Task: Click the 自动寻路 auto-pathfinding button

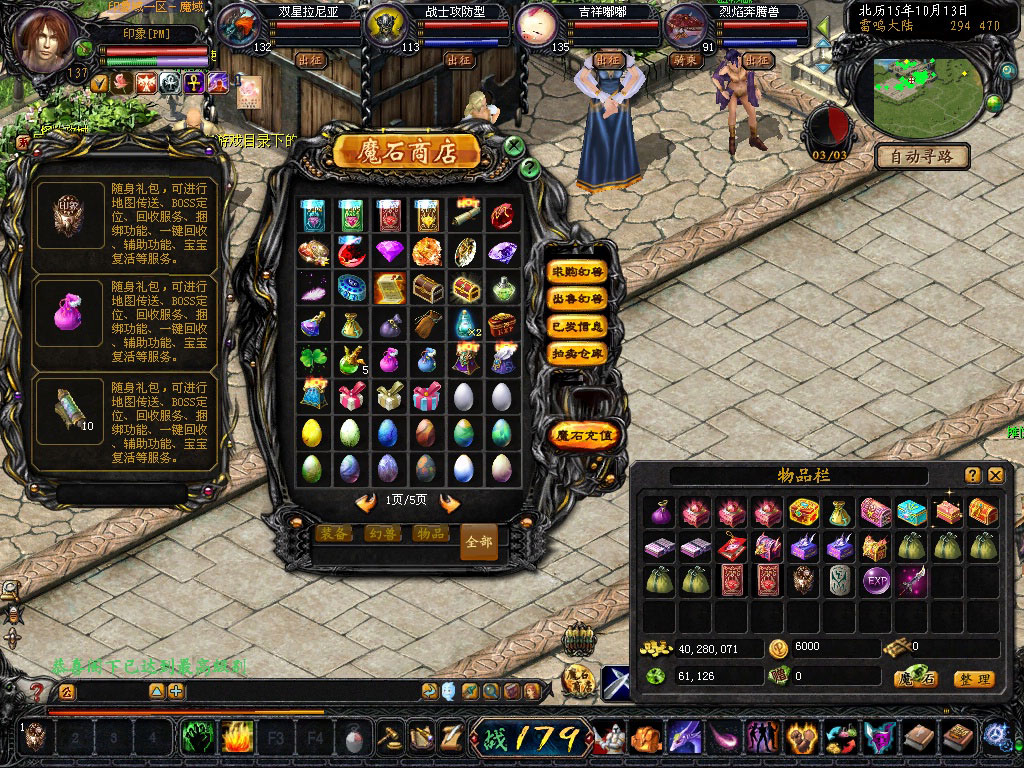Action: (922, 156)
